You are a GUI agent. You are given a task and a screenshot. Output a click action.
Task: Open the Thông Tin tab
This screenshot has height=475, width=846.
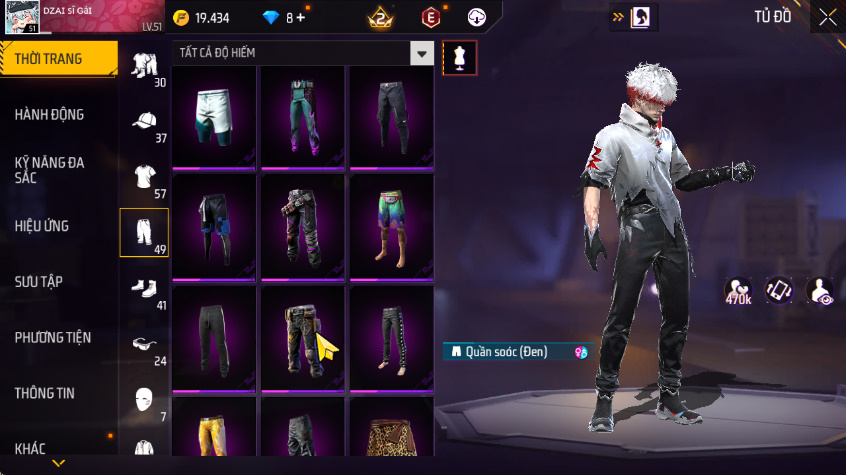coord(45,394)
